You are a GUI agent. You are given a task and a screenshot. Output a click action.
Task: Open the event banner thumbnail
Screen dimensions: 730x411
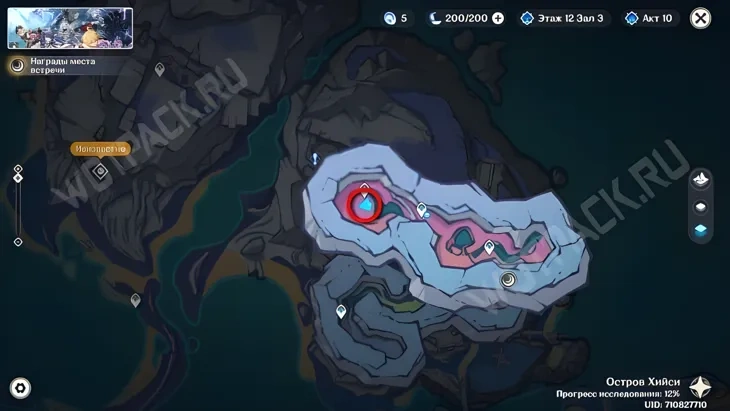[70, 28]
